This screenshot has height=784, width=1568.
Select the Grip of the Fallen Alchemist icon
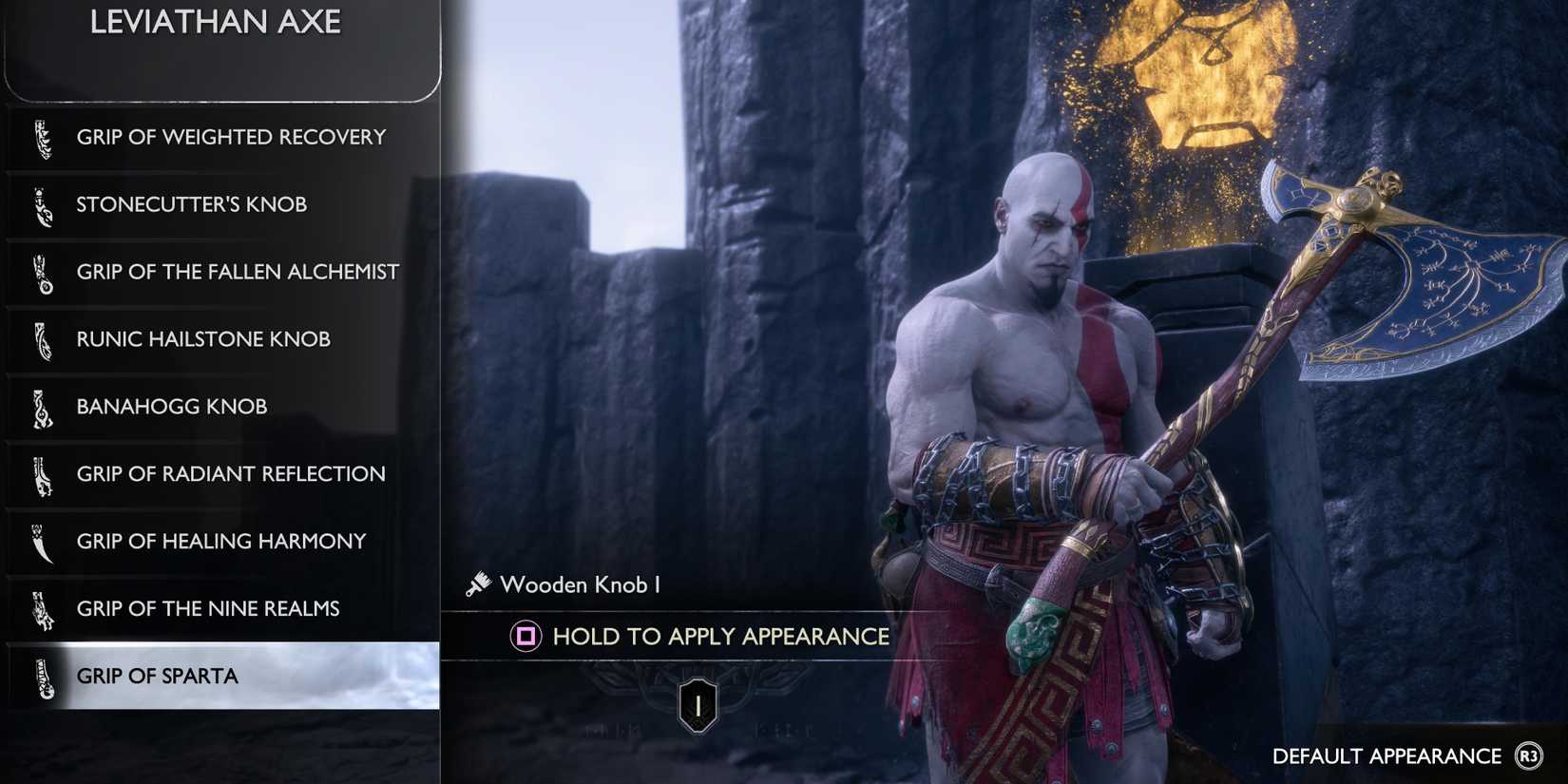point(43,272)
